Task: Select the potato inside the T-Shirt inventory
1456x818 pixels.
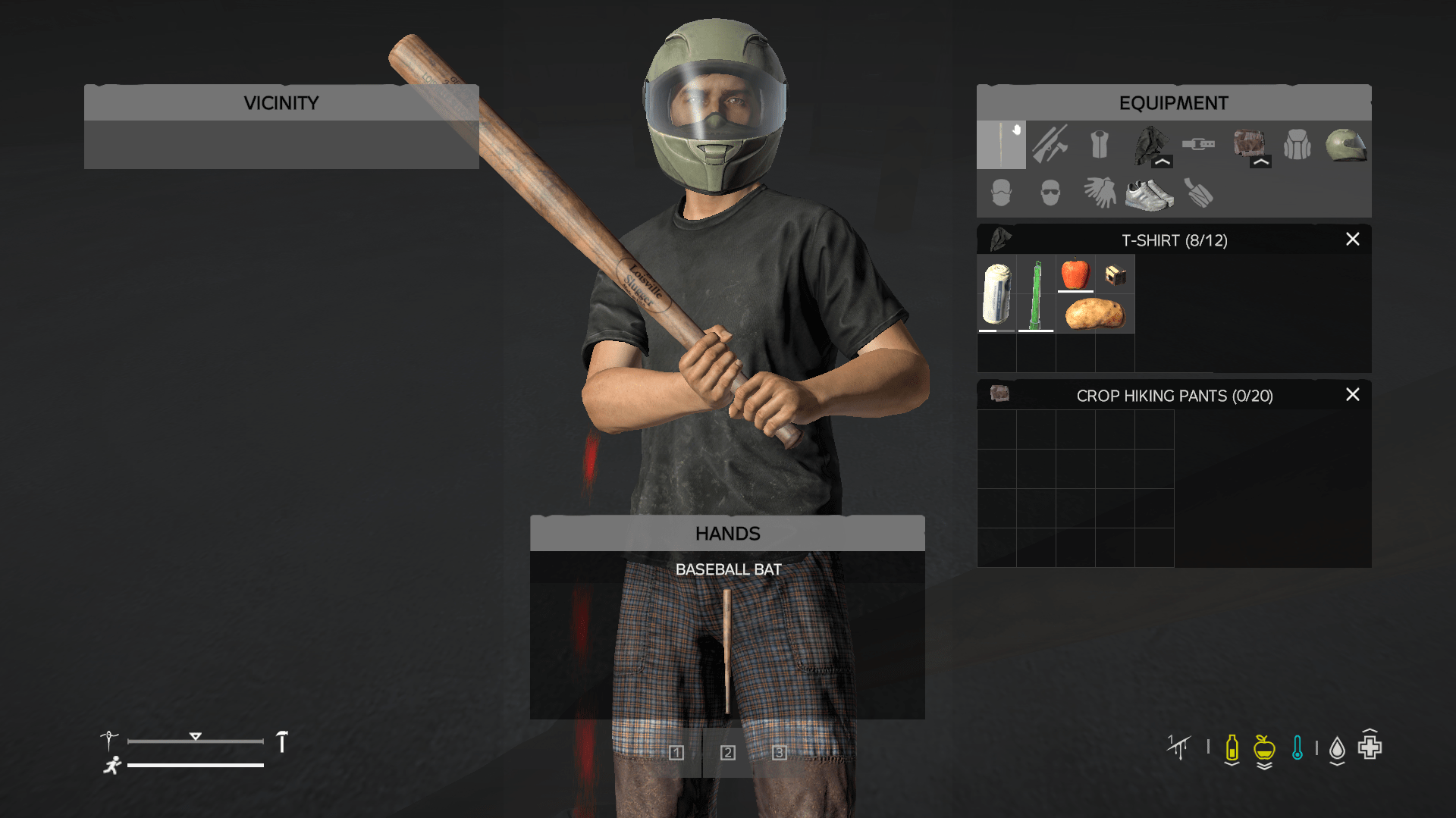Action: tap(1094, 313)
